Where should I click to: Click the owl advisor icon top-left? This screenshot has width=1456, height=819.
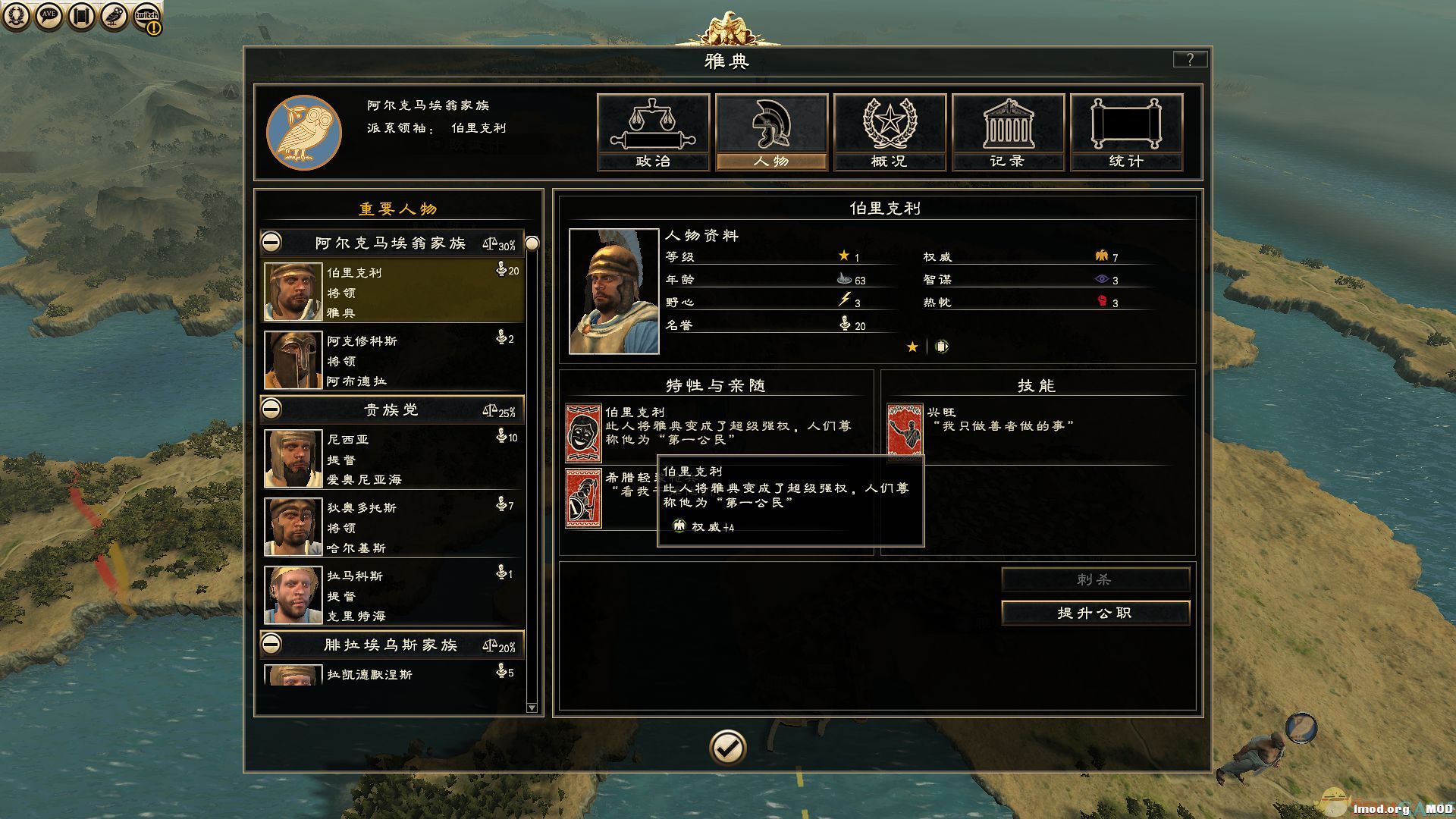coord(112,15)
